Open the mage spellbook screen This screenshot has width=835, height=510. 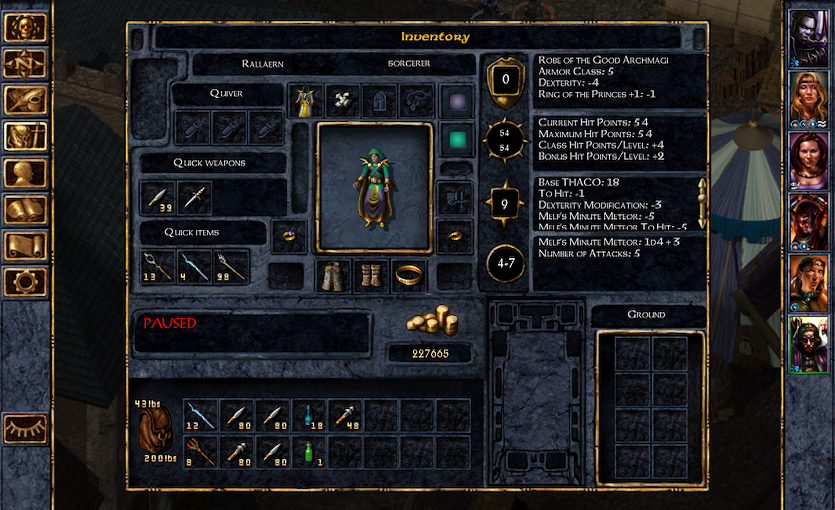24,208
